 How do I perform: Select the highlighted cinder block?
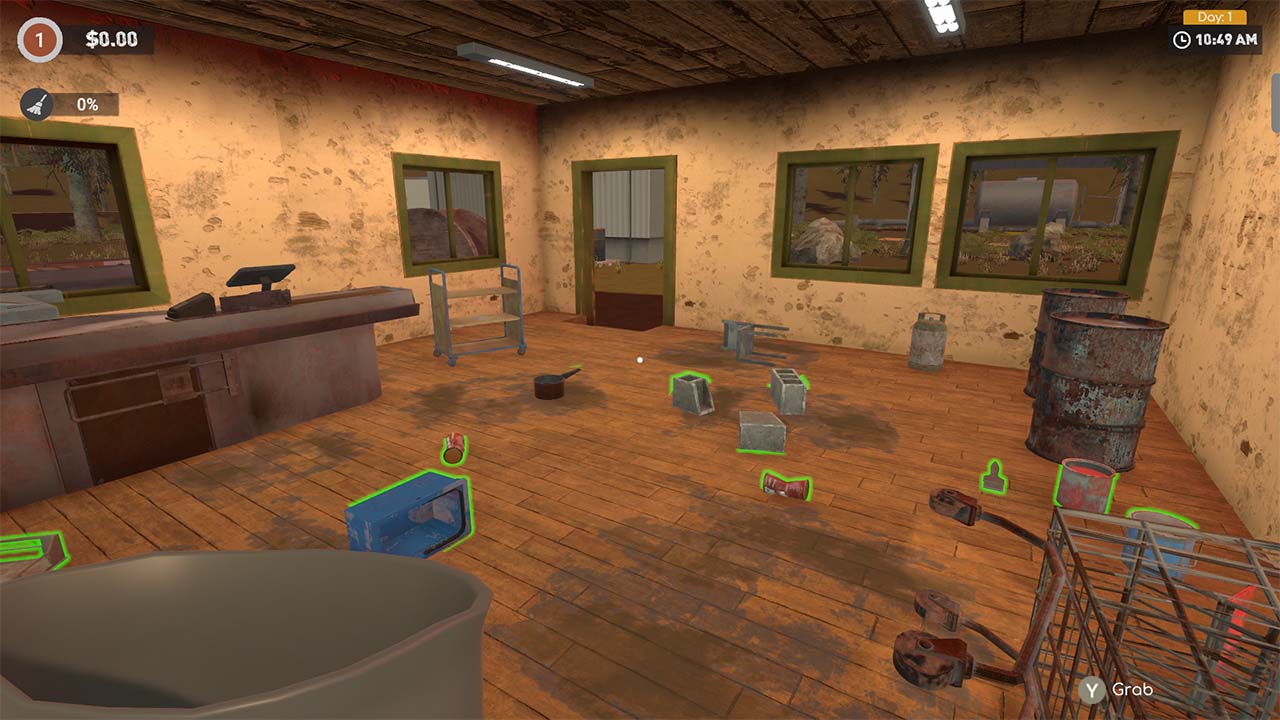[x=692, y=394]
